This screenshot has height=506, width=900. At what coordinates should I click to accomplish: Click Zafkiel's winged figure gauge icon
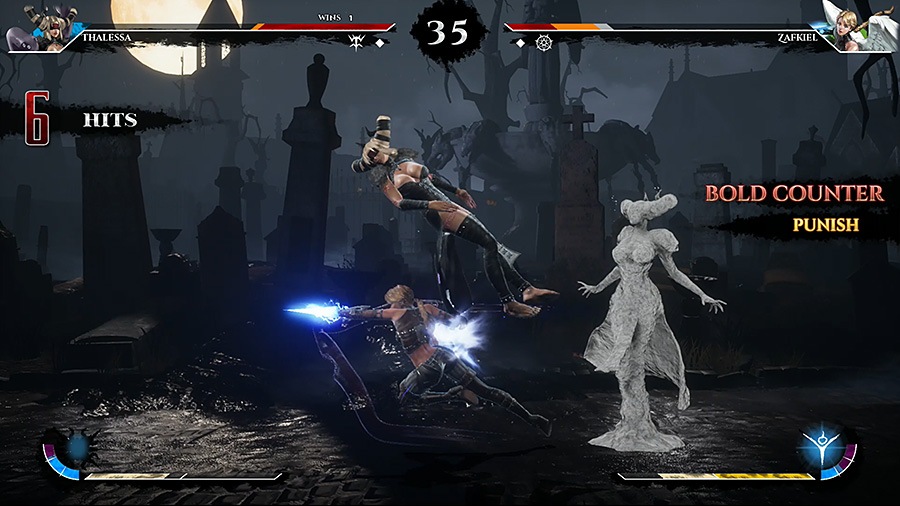tap(824, 447)
